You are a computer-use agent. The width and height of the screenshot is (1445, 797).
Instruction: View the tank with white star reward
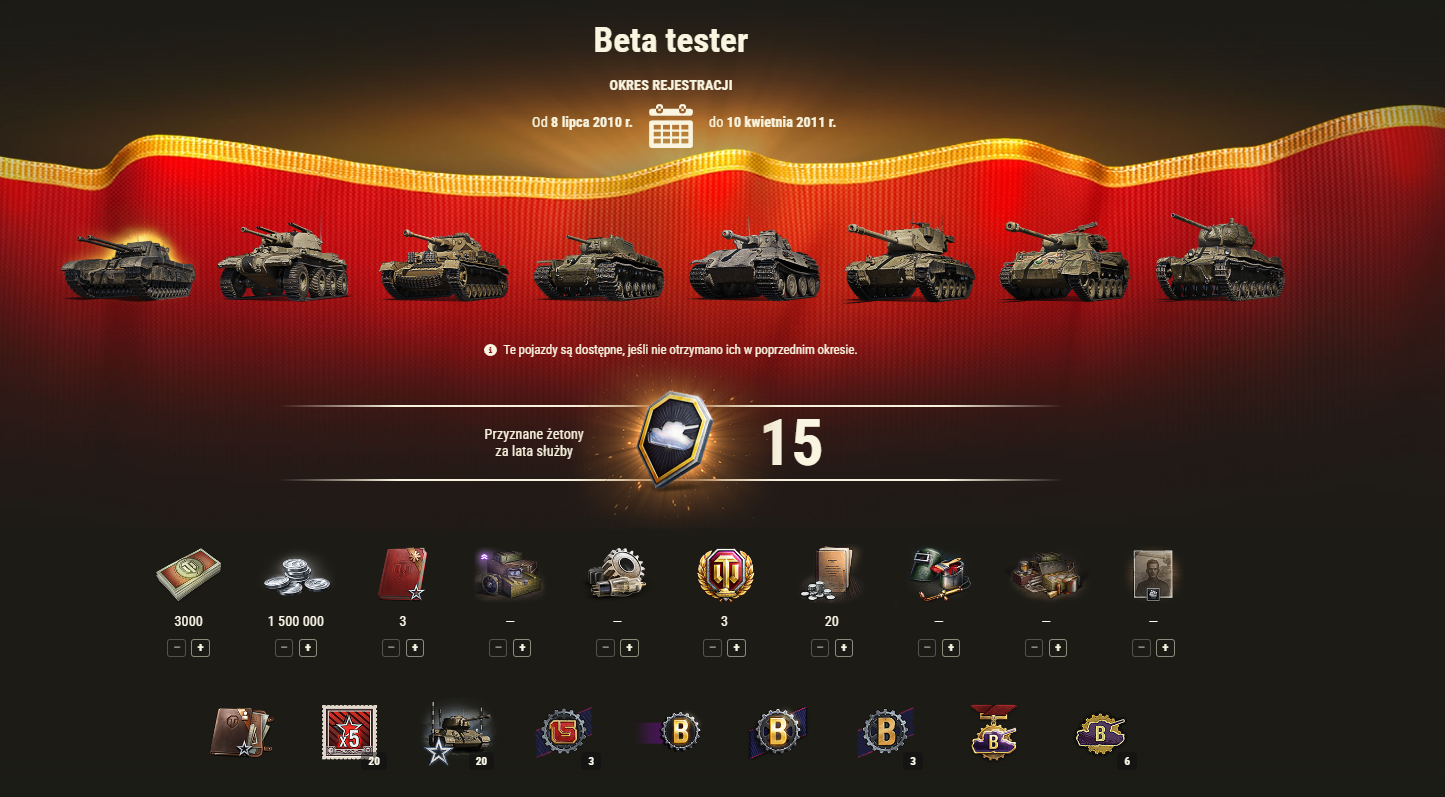[x=456, y=733]
